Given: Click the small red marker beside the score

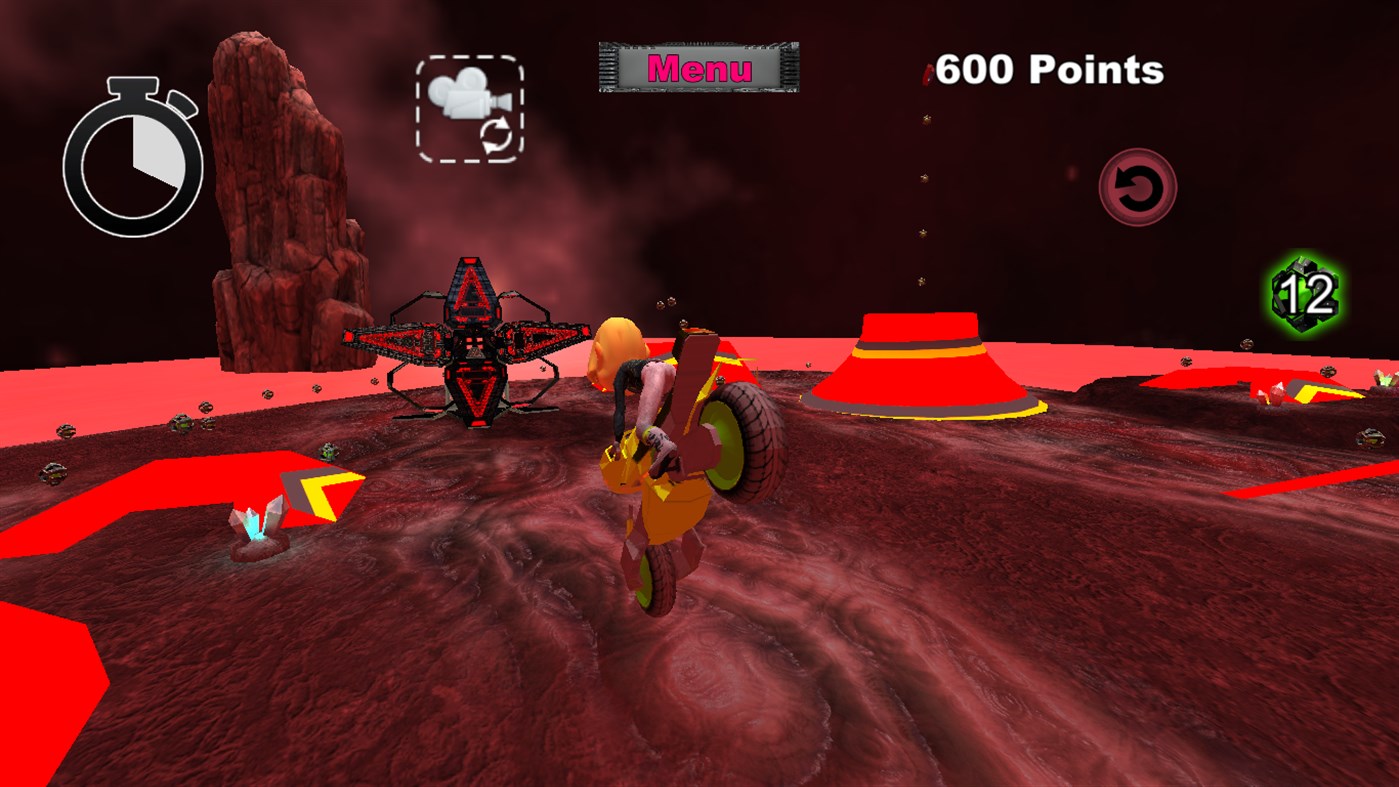Looking at the screenshot, I should click(x=925, y=70).
